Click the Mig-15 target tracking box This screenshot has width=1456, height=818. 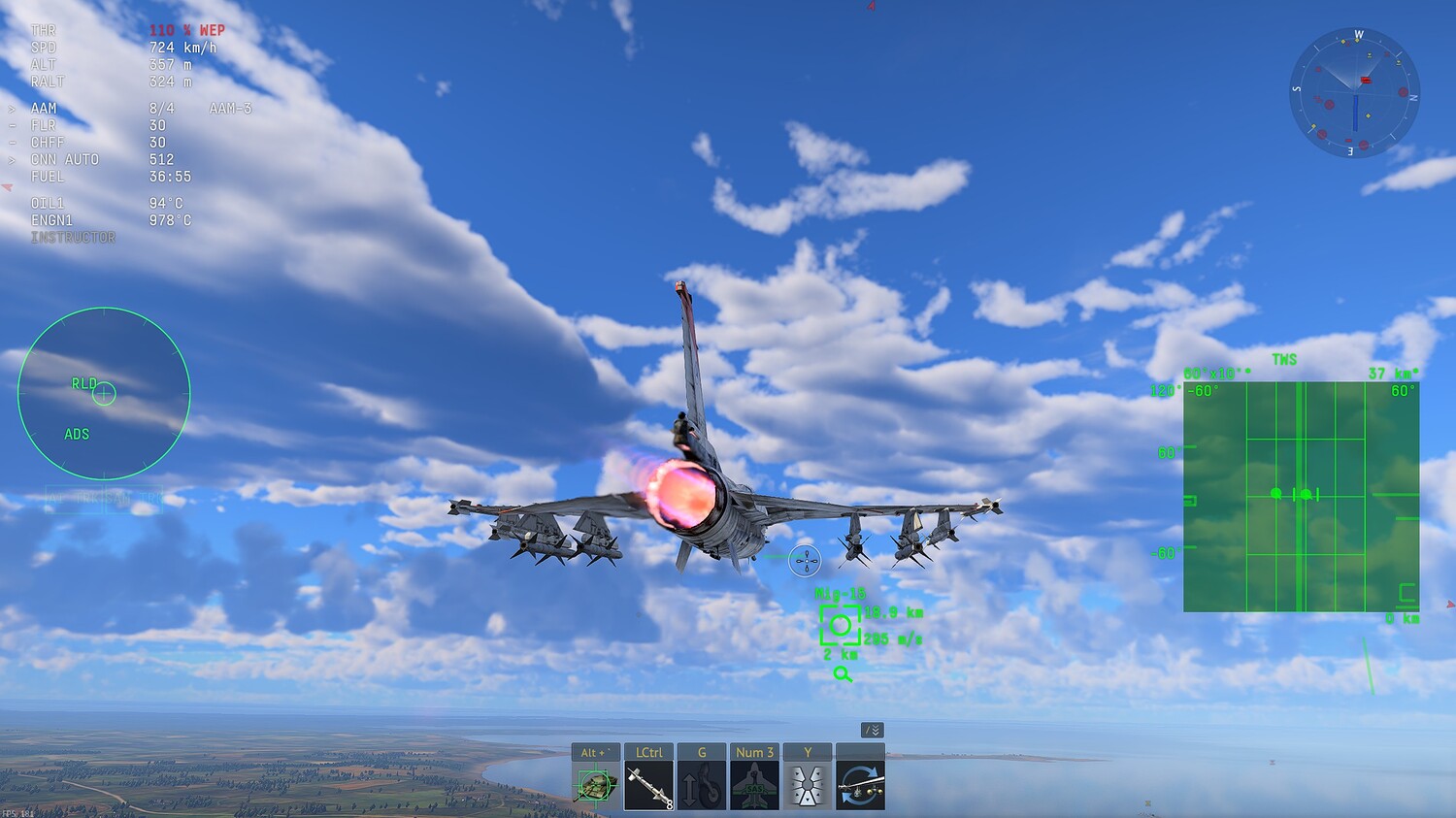coord(839,625)
